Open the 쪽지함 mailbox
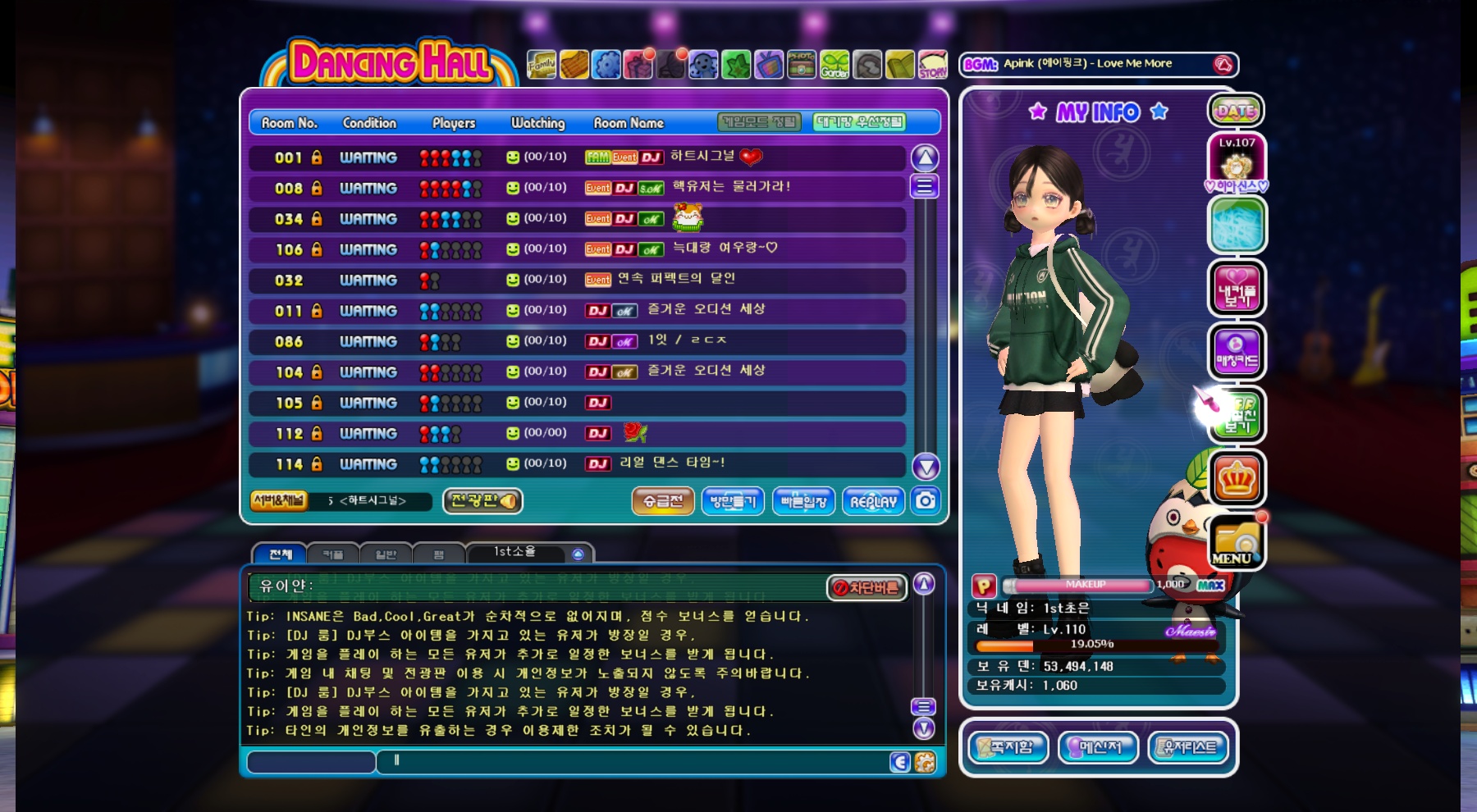The width and height of the screenshot is (1477, 812). pyautogui.click(x=1008, y=747)
